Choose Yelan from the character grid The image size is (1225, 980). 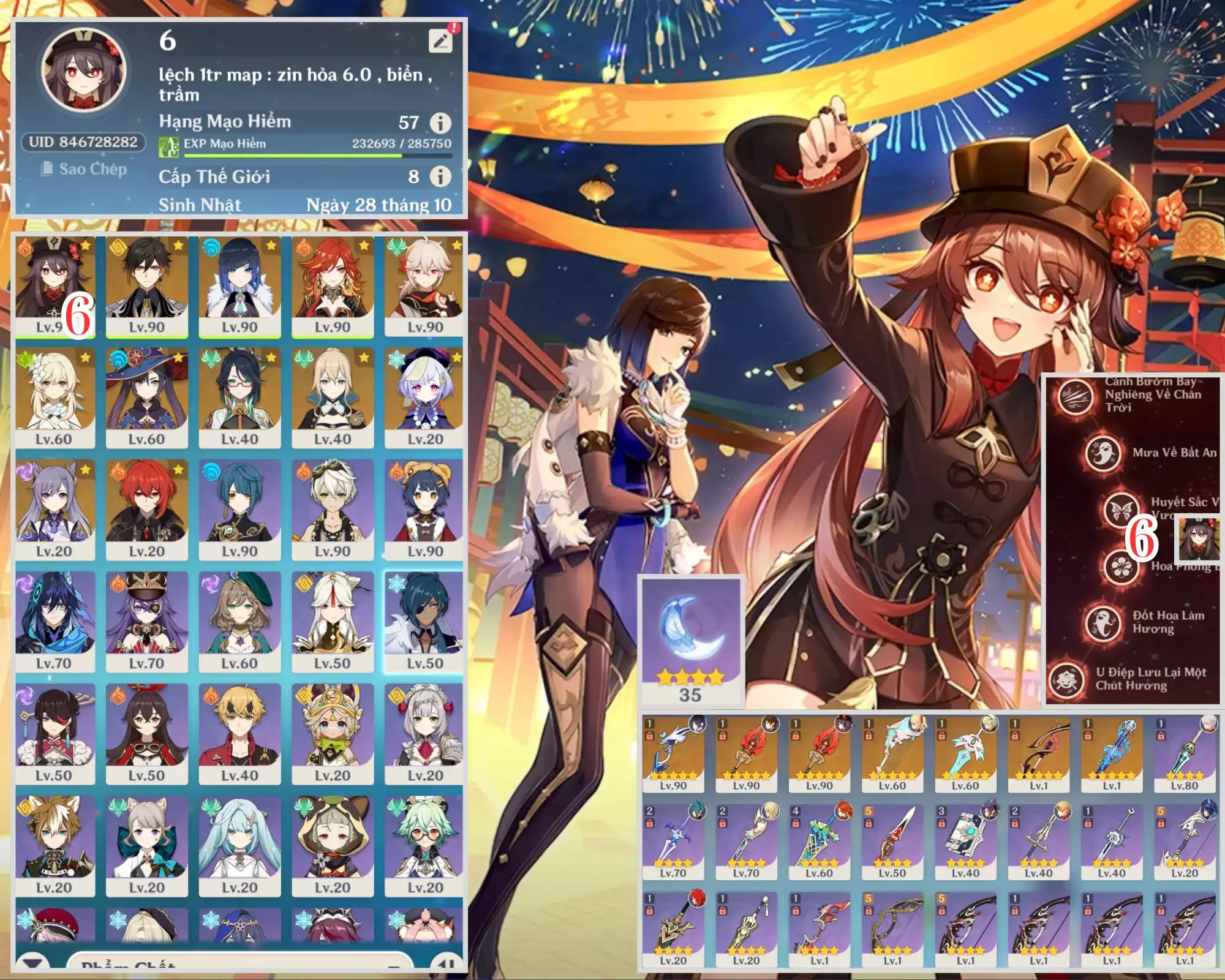239,285
